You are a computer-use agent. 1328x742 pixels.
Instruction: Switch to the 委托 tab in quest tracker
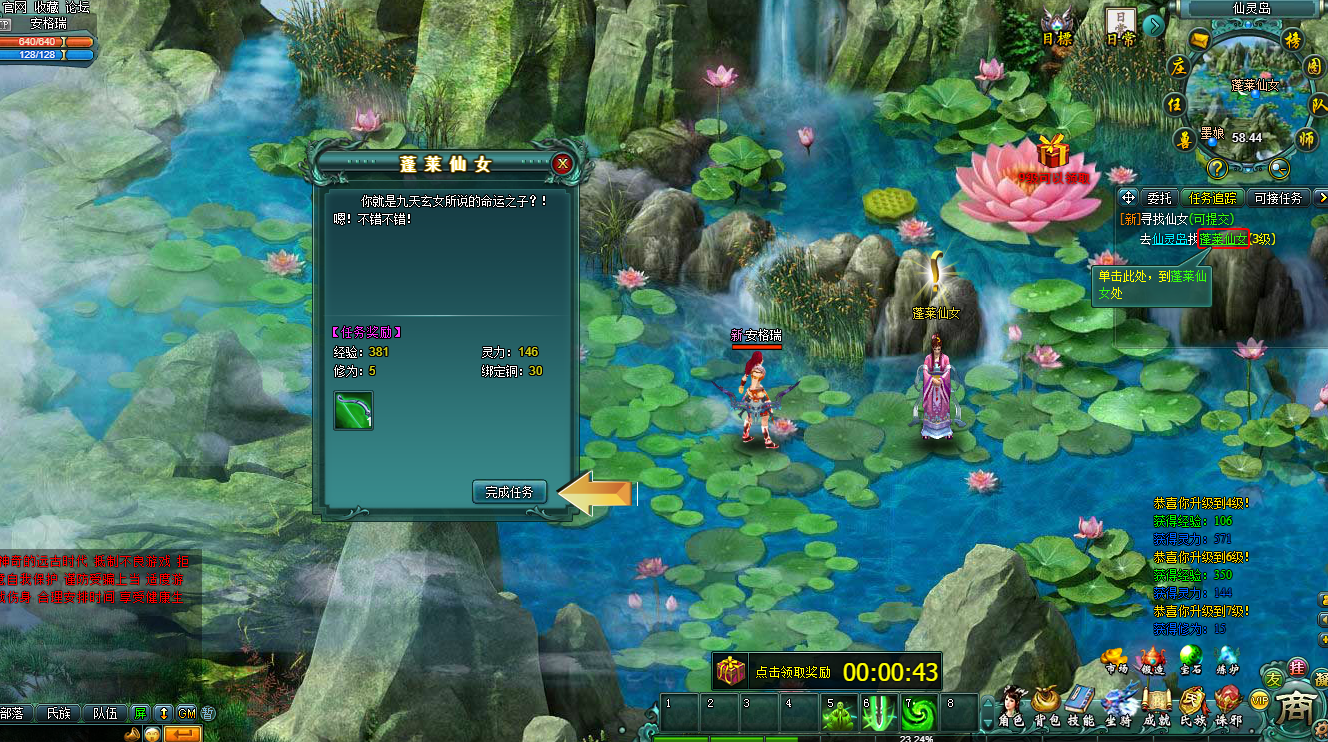tap(1159, 198)
